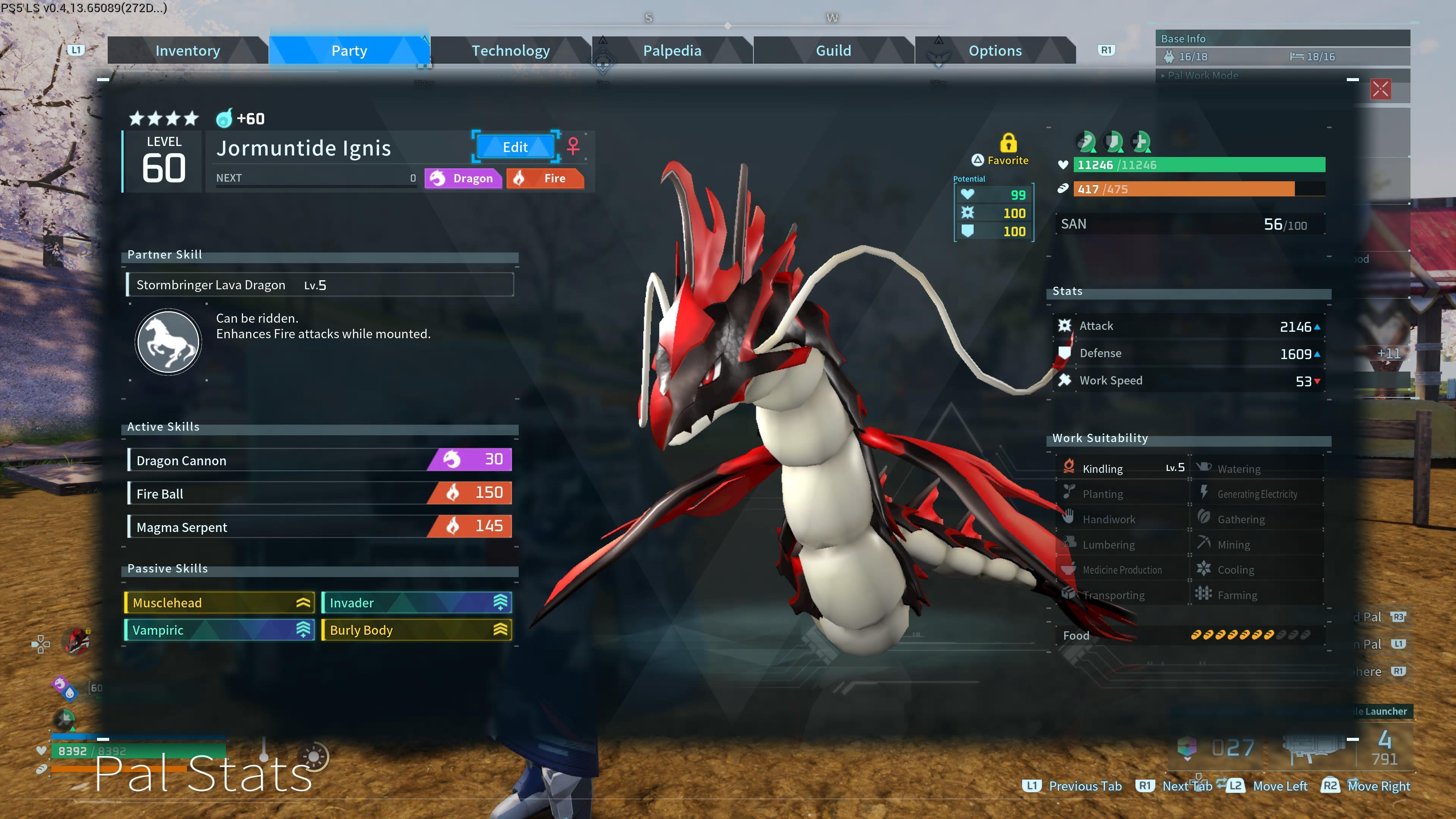Inspect the Invader passive skill
Image resolution: width=1456 pixels, height=819 pixels.
416,602
